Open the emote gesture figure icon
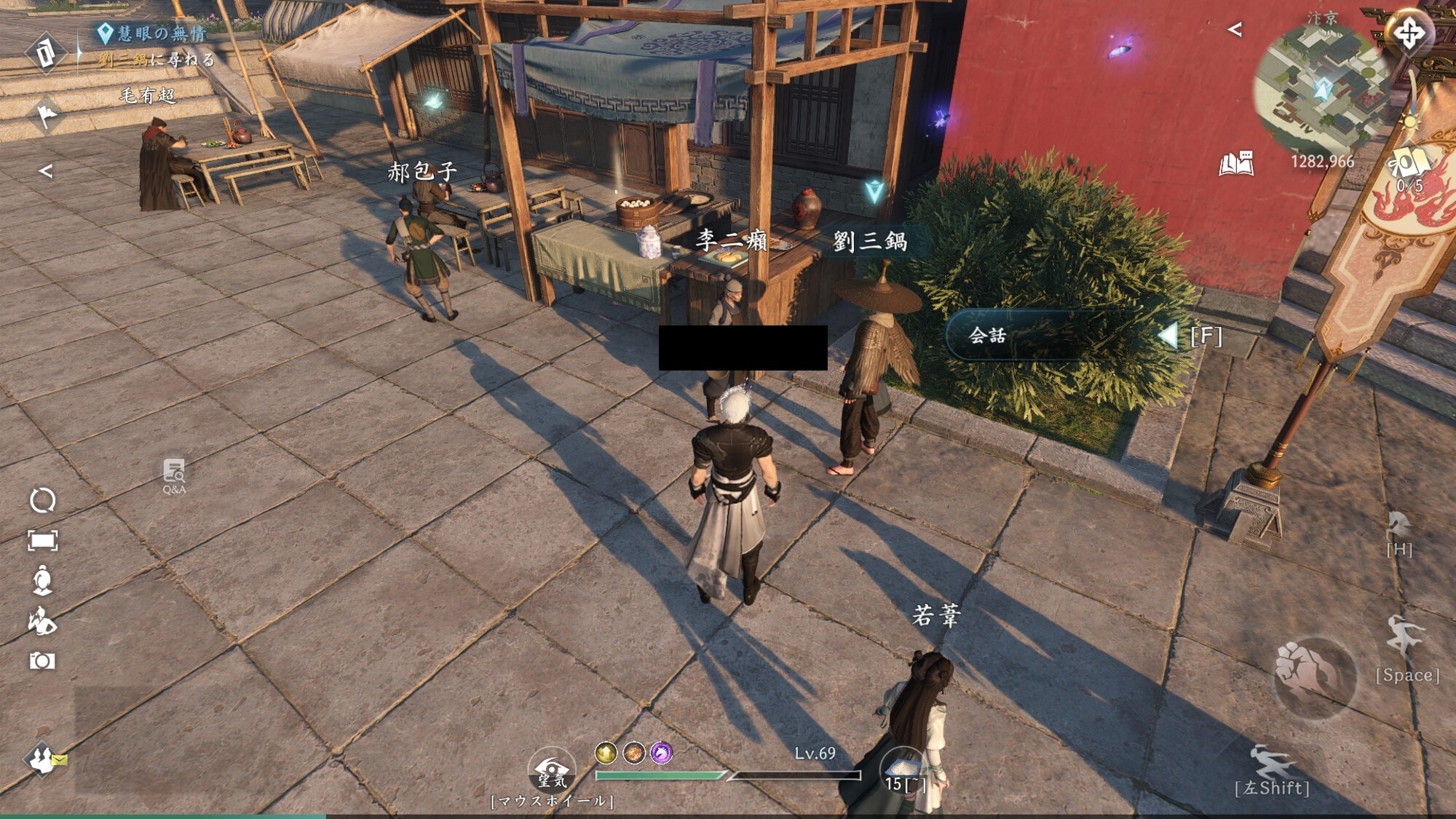1456x819 pixels. tap(42, 621)
